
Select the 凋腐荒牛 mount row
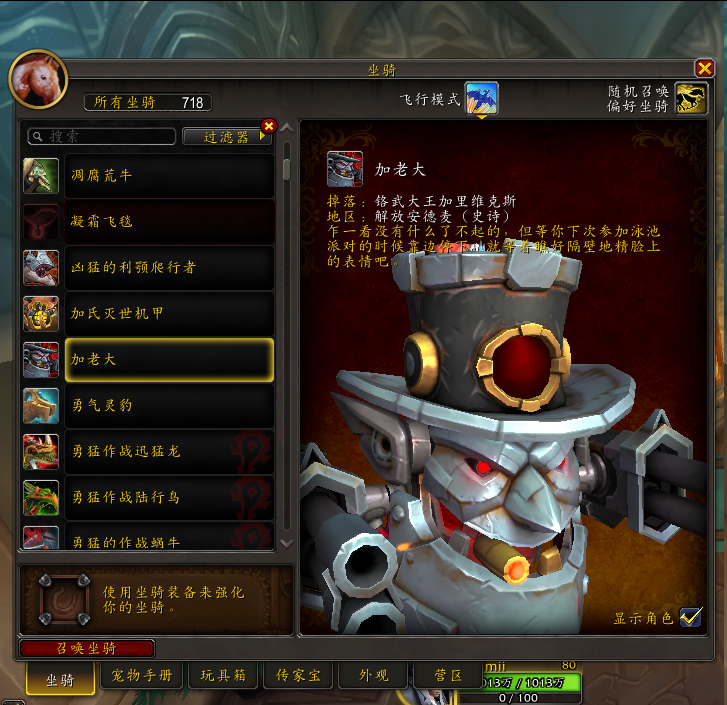tap(169, 175)
